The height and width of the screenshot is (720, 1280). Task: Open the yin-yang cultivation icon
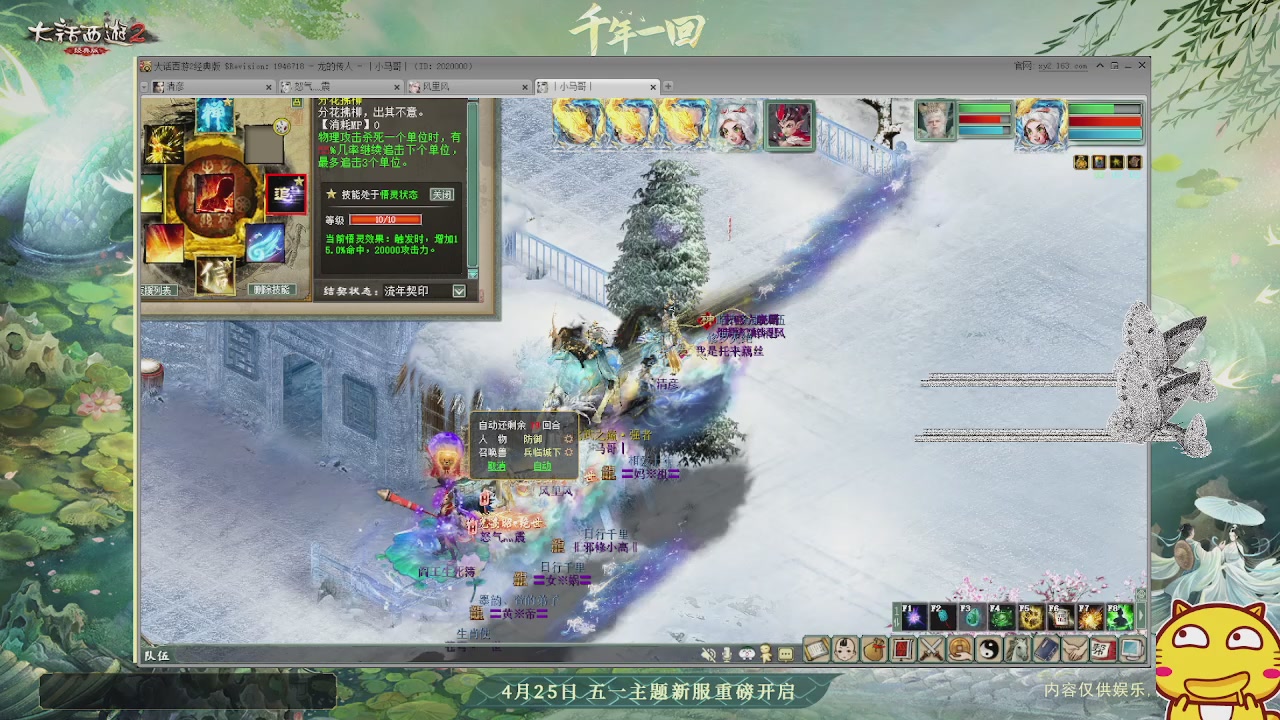(992, 649)
